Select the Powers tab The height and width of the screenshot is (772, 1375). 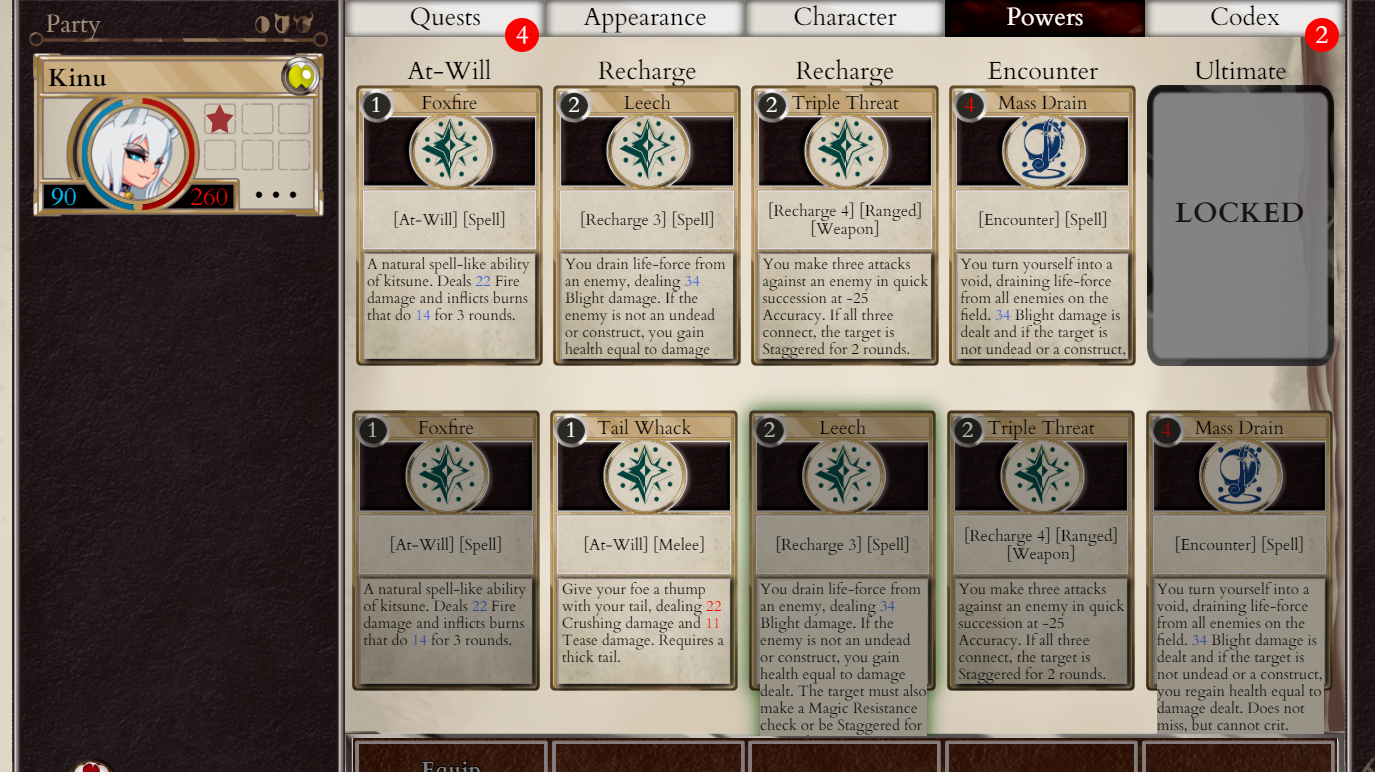click(1044, 18)
